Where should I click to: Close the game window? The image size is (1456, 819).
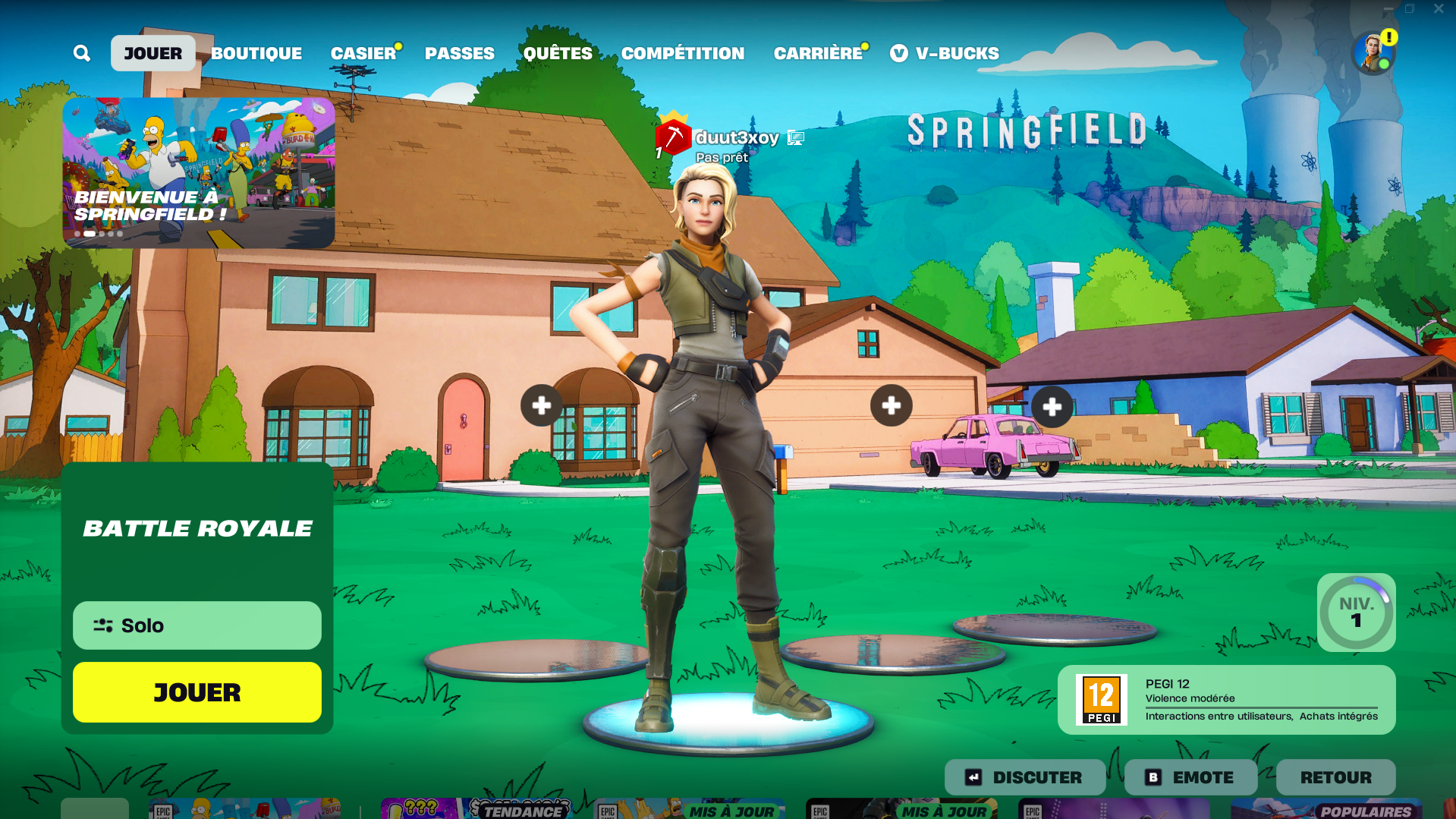tap(1439, 9)
